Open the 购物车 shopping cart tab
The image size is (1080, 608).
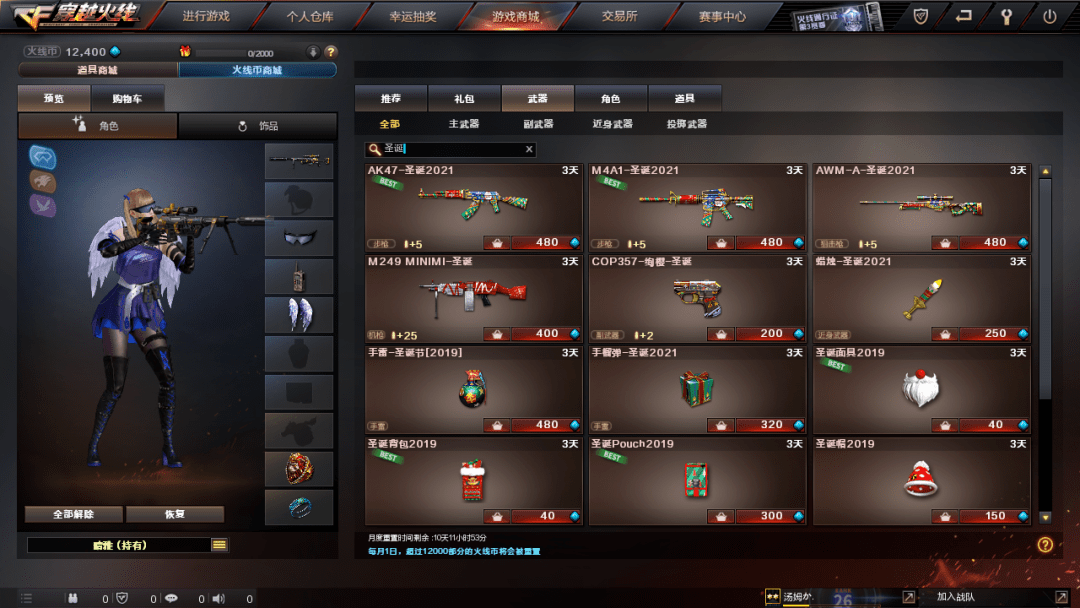pyautogui.click(x=127, y=98)
